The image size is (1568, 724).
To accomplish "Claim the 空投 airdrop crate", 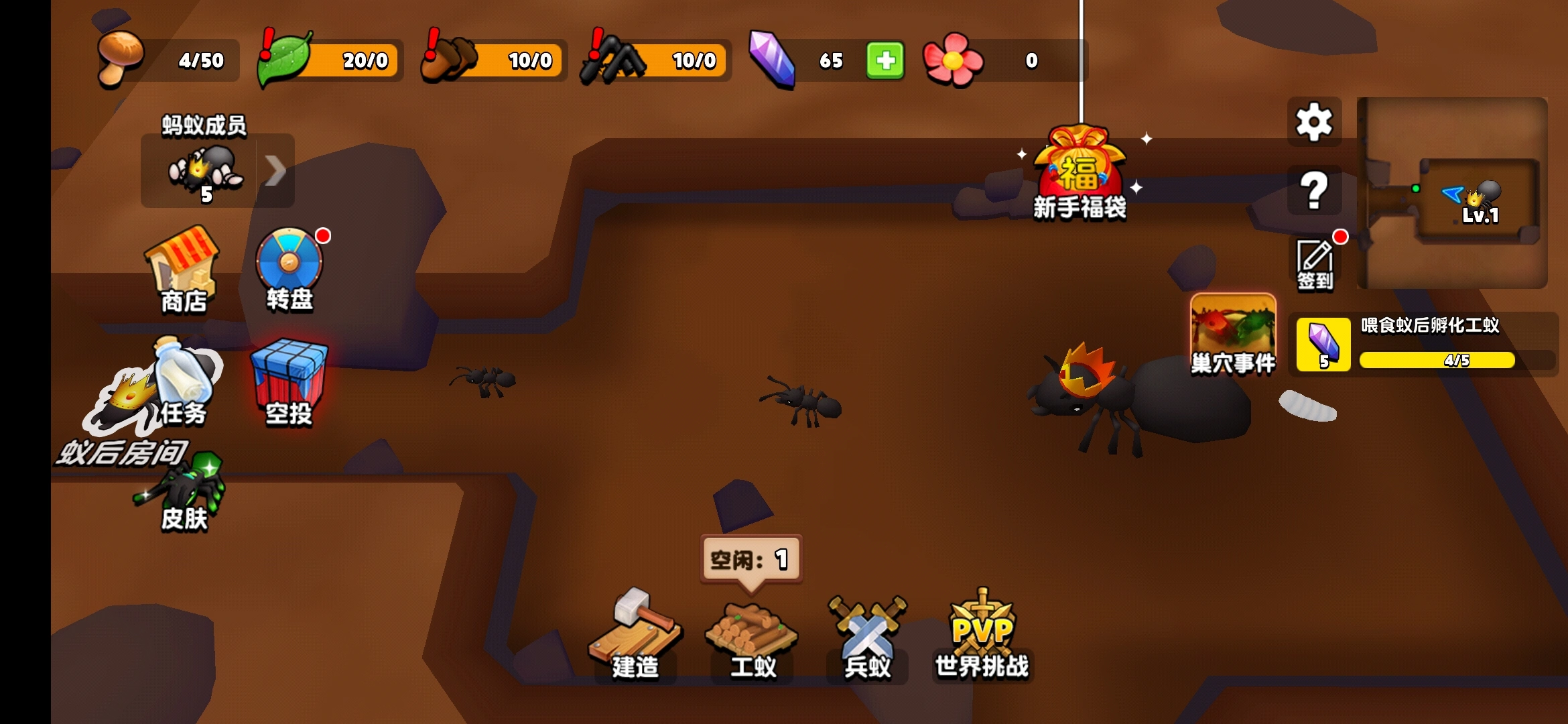I will (x=289, y=382).
